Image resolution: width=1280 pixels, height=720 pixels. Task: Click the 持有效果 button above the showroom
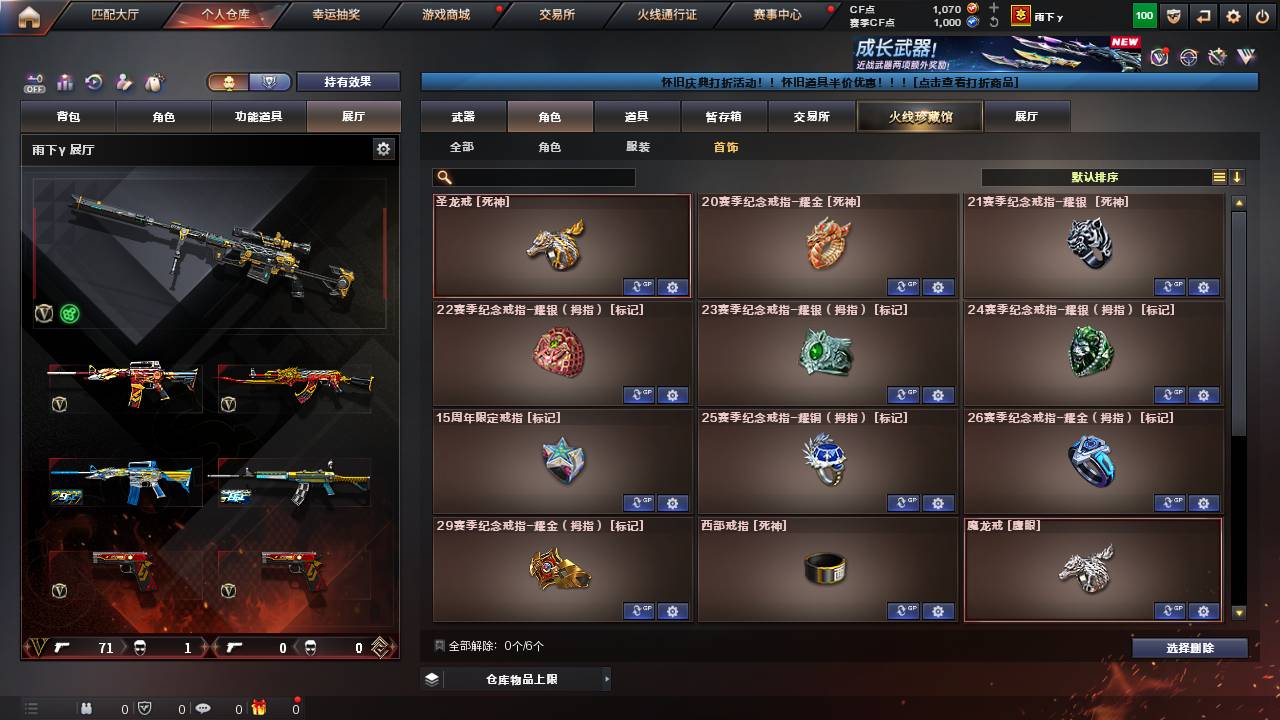347,81
